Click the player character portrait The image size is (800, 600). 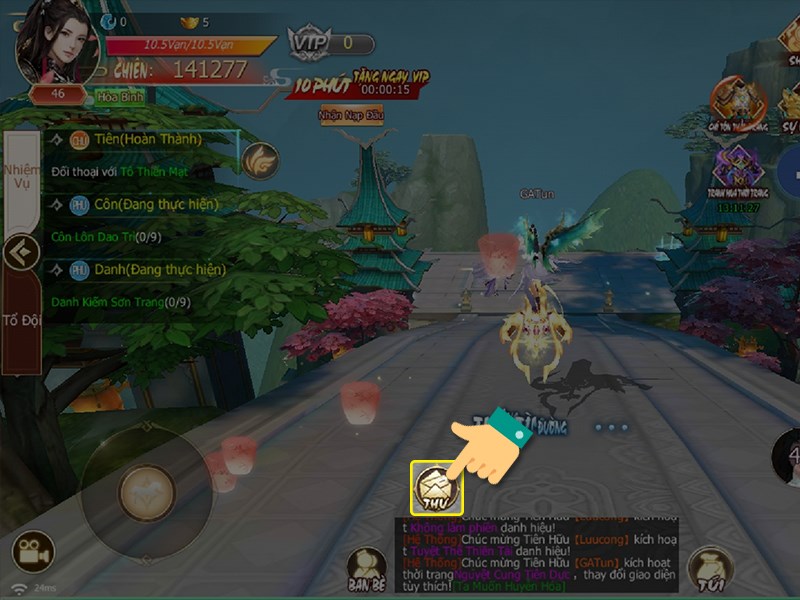(x=58, y=43)
